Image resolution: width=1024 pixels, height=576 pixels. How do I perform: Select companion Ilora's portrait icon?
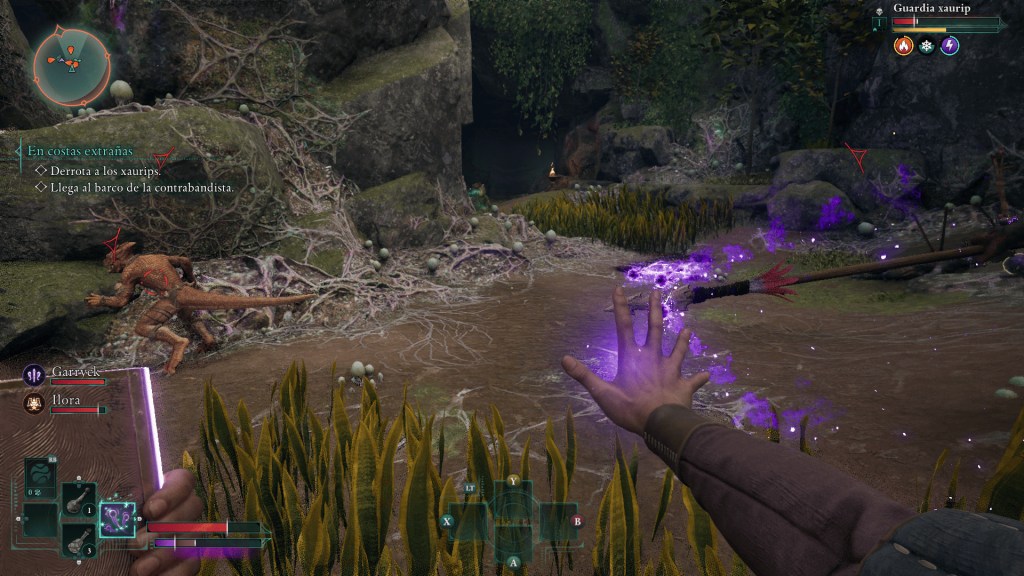(34, 403)
